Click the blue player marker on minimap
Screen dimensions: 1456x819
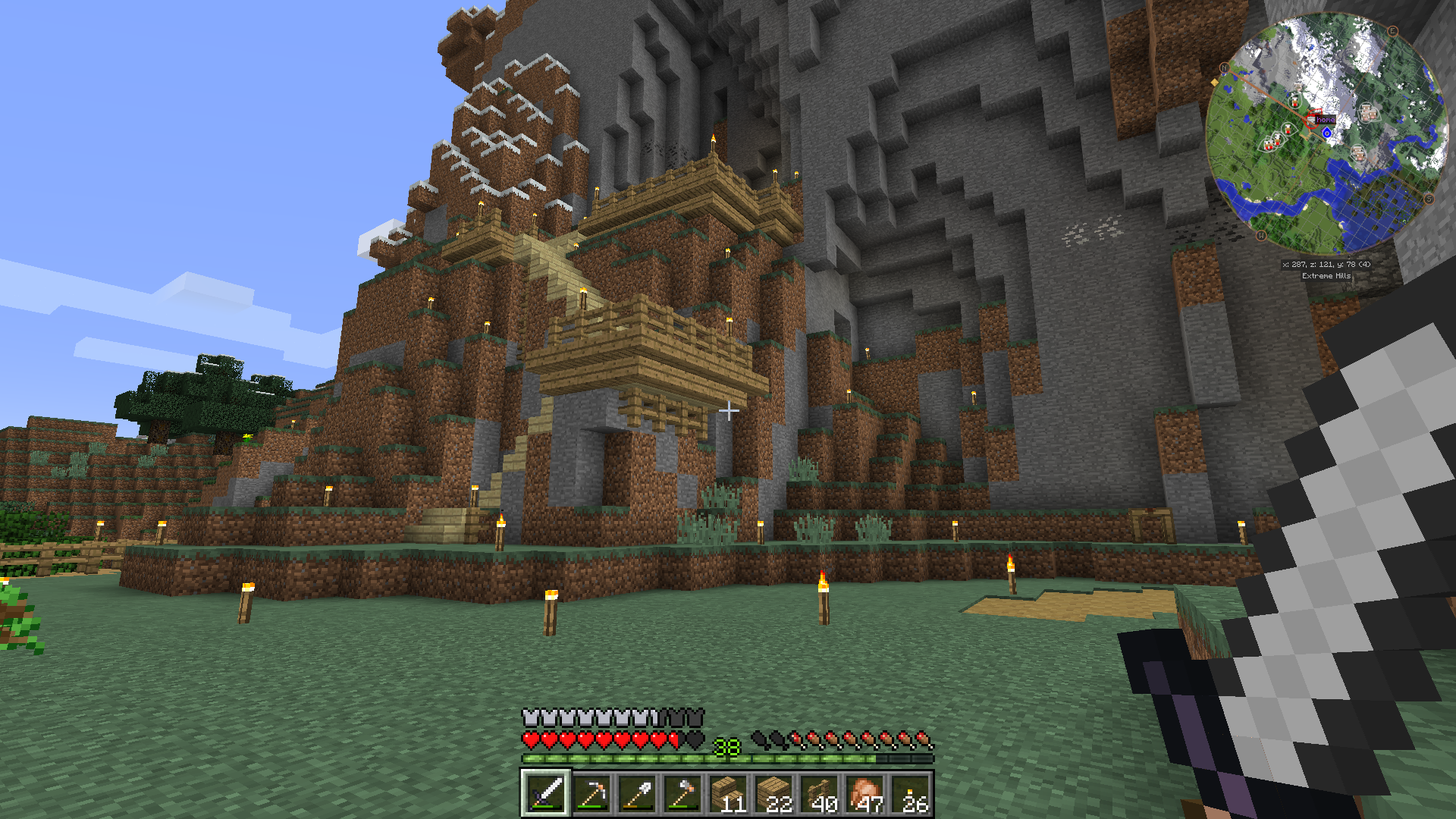coord(1326,133)
